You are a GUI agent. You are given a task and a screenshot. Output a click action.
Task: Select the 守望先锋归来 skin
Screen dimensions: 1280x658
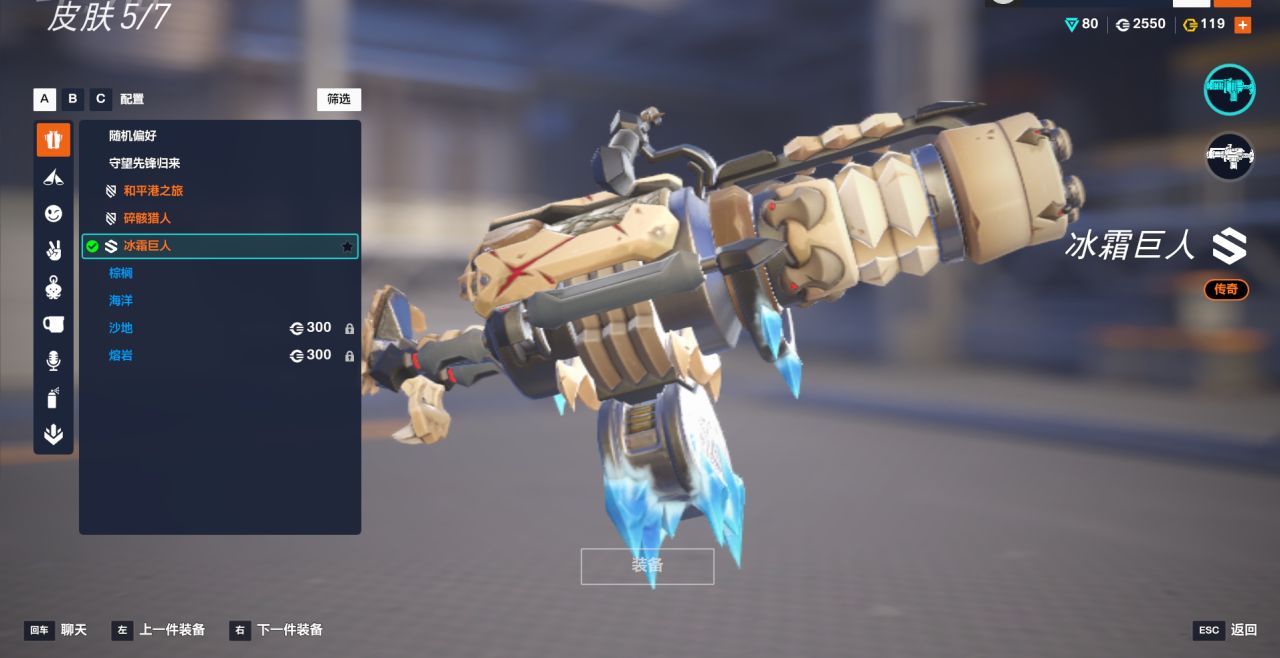point(144,163)
